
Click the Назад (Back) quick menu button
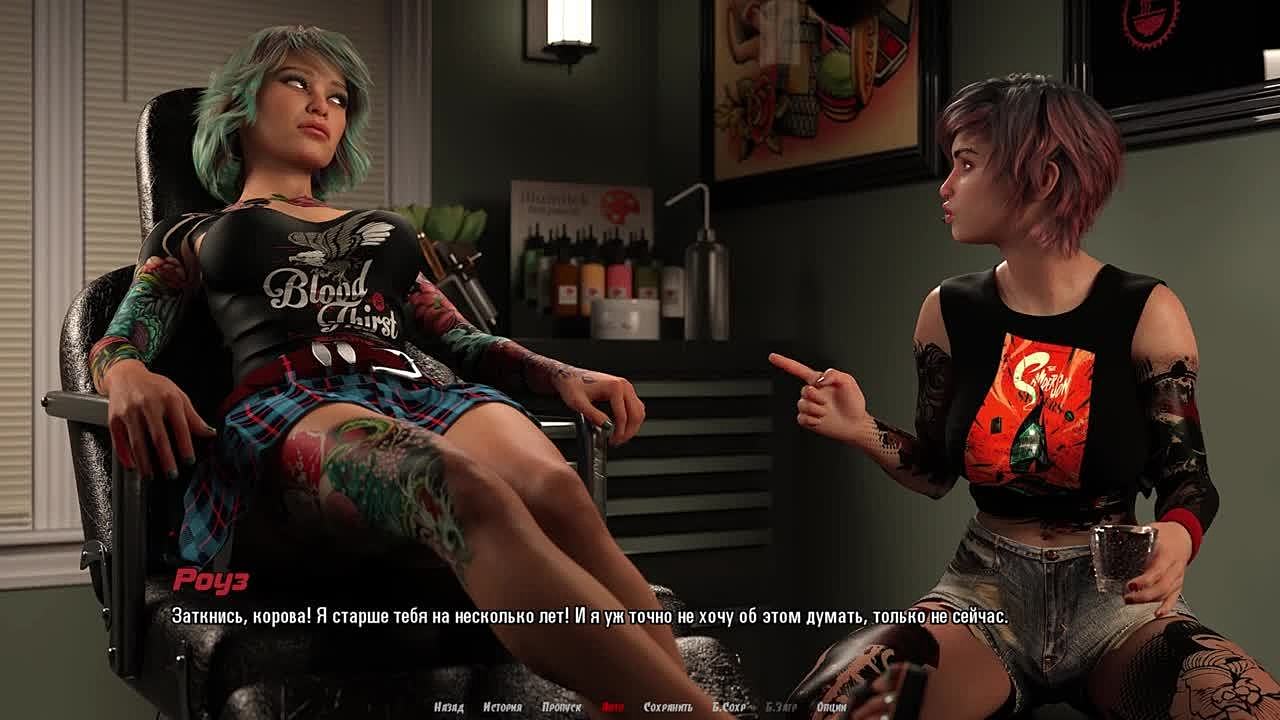pos(449,707)
